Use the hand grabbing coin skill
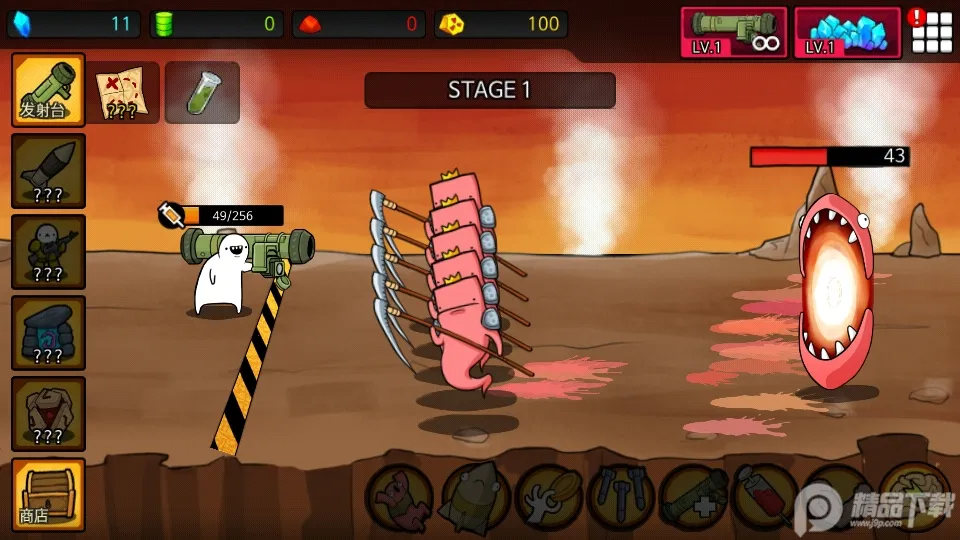The image size is (960, 540). [549, 496]
